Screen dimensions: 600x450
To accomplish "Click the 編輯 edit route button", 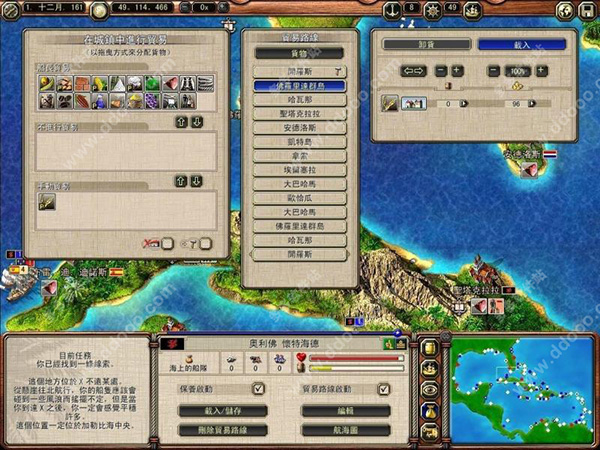I will click(343, 410).
